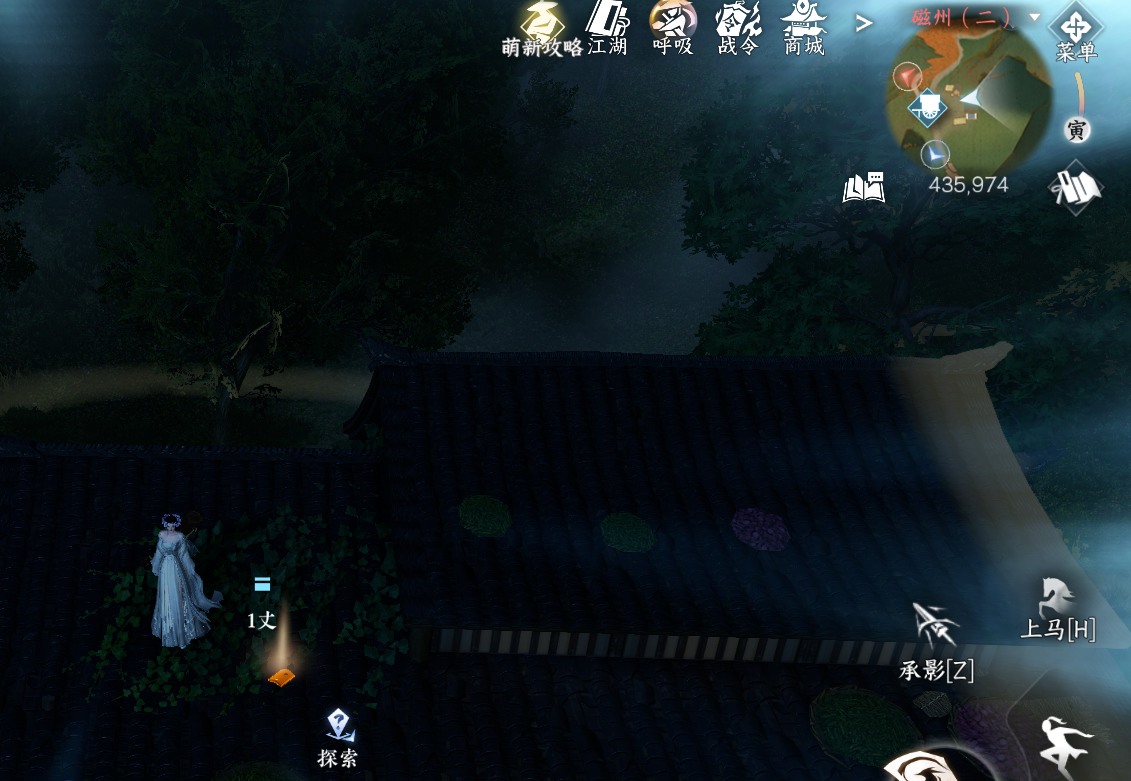Open the scroll icon below the time dial
The width and height of the screenshot is (1131, 781).
pos(1076,188)
